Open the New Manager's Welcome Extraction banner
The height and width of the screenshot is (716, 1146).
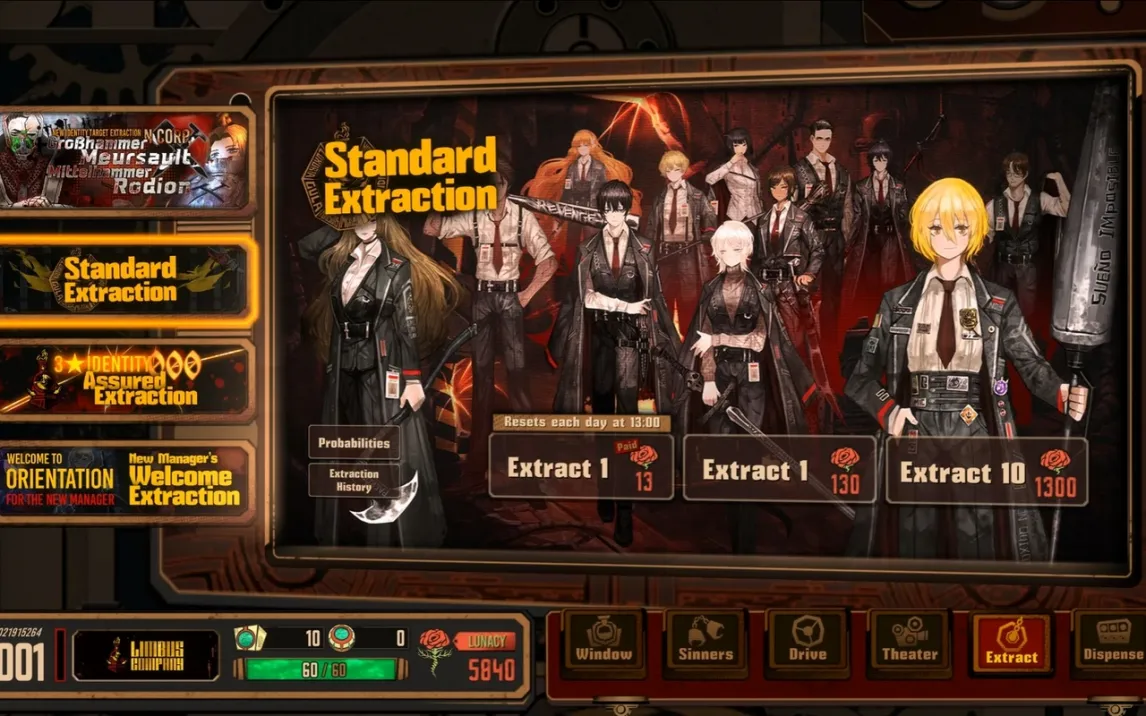tap(125, 481)
